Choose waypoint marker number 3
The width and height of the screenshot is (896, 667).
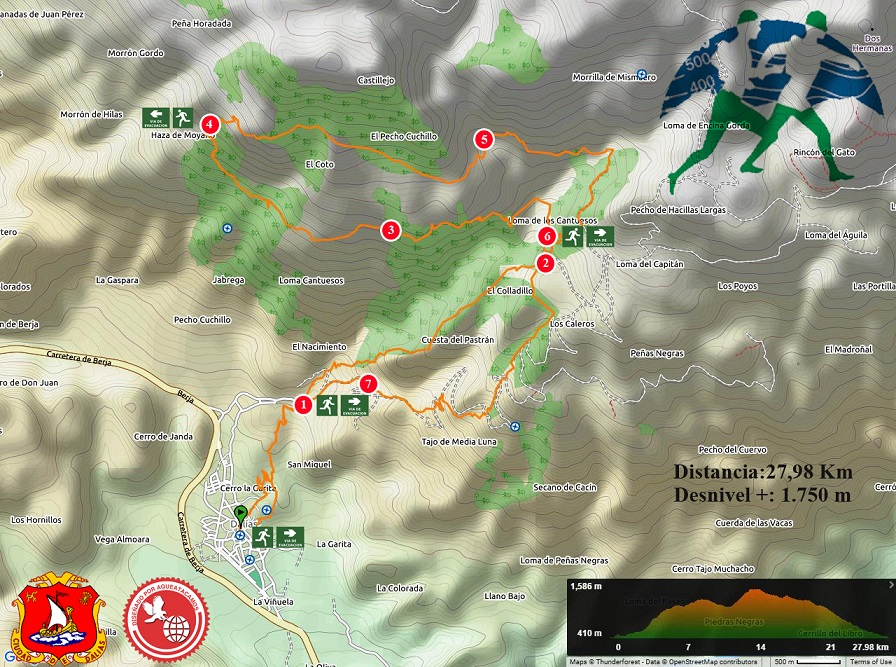(391, 231)
